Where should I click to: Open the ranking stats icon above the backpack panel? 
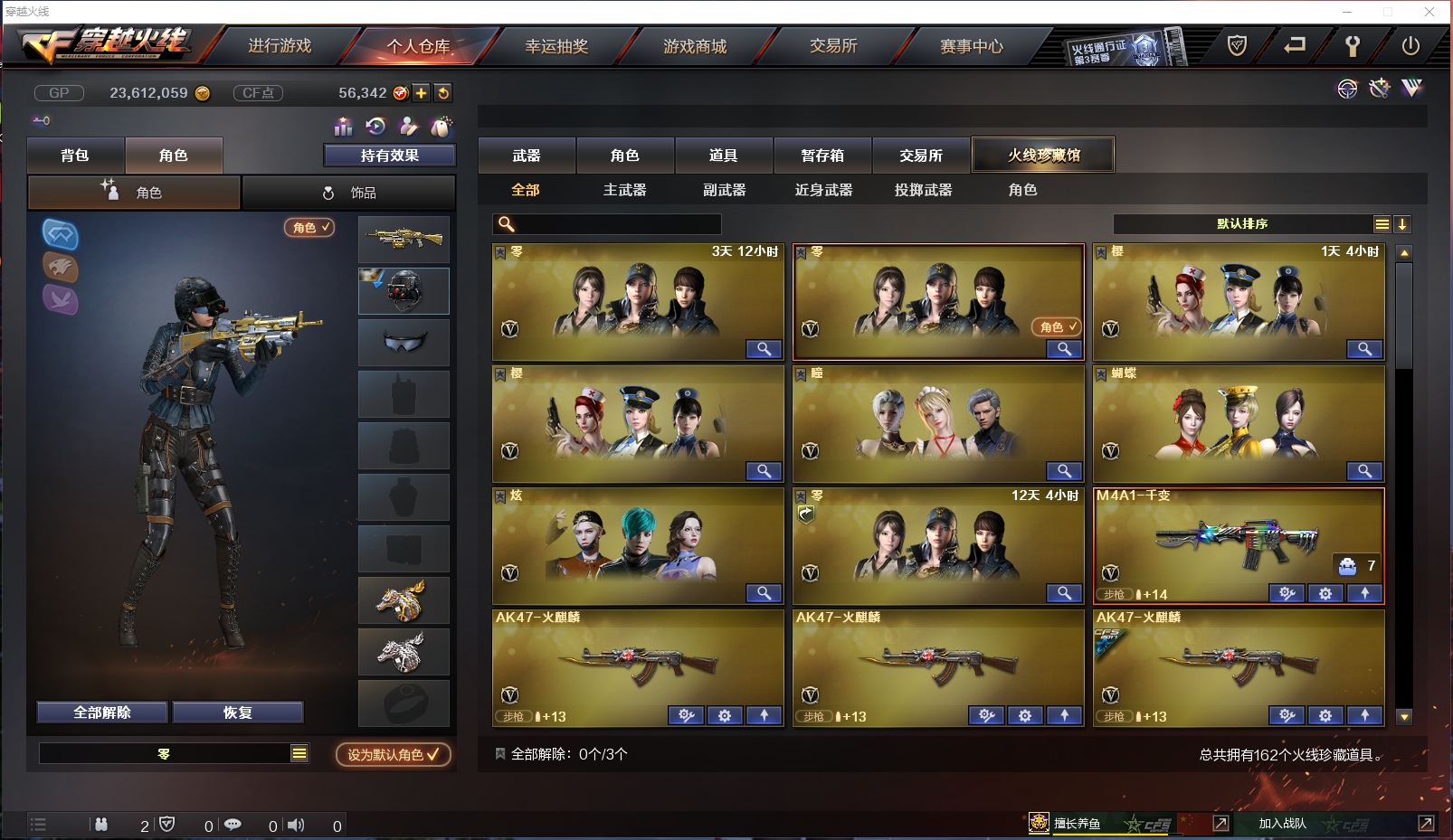(342, 127)
